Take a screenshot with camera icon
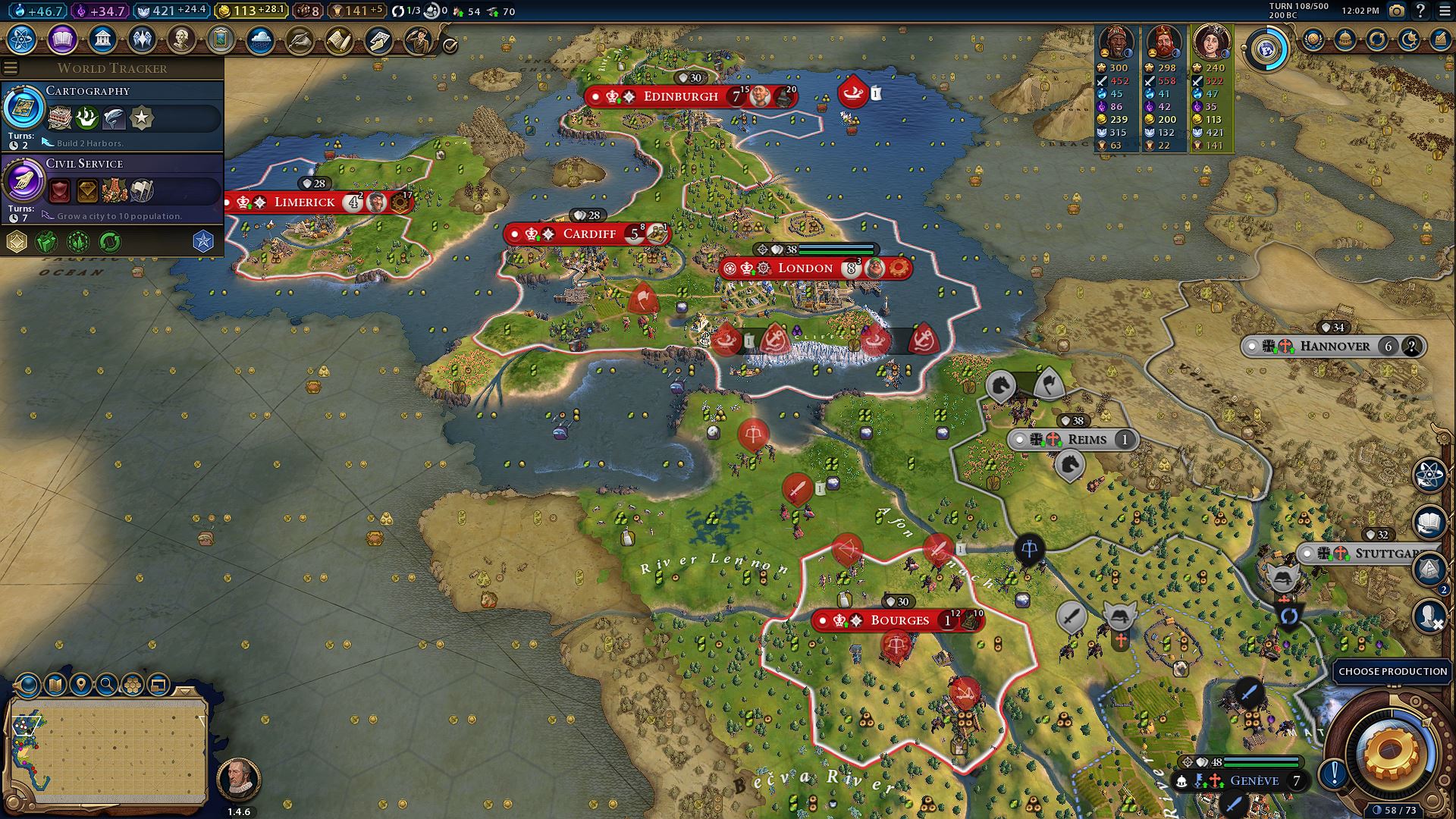This screenshot has height=819, width=1456. (1396, 11)
